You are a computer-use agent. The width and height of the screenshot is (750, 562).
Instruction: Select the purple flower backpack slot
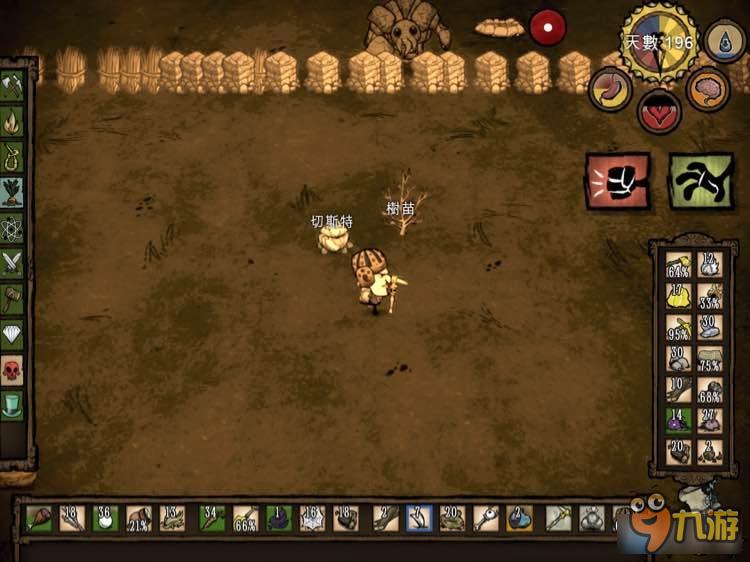point(679,419)
